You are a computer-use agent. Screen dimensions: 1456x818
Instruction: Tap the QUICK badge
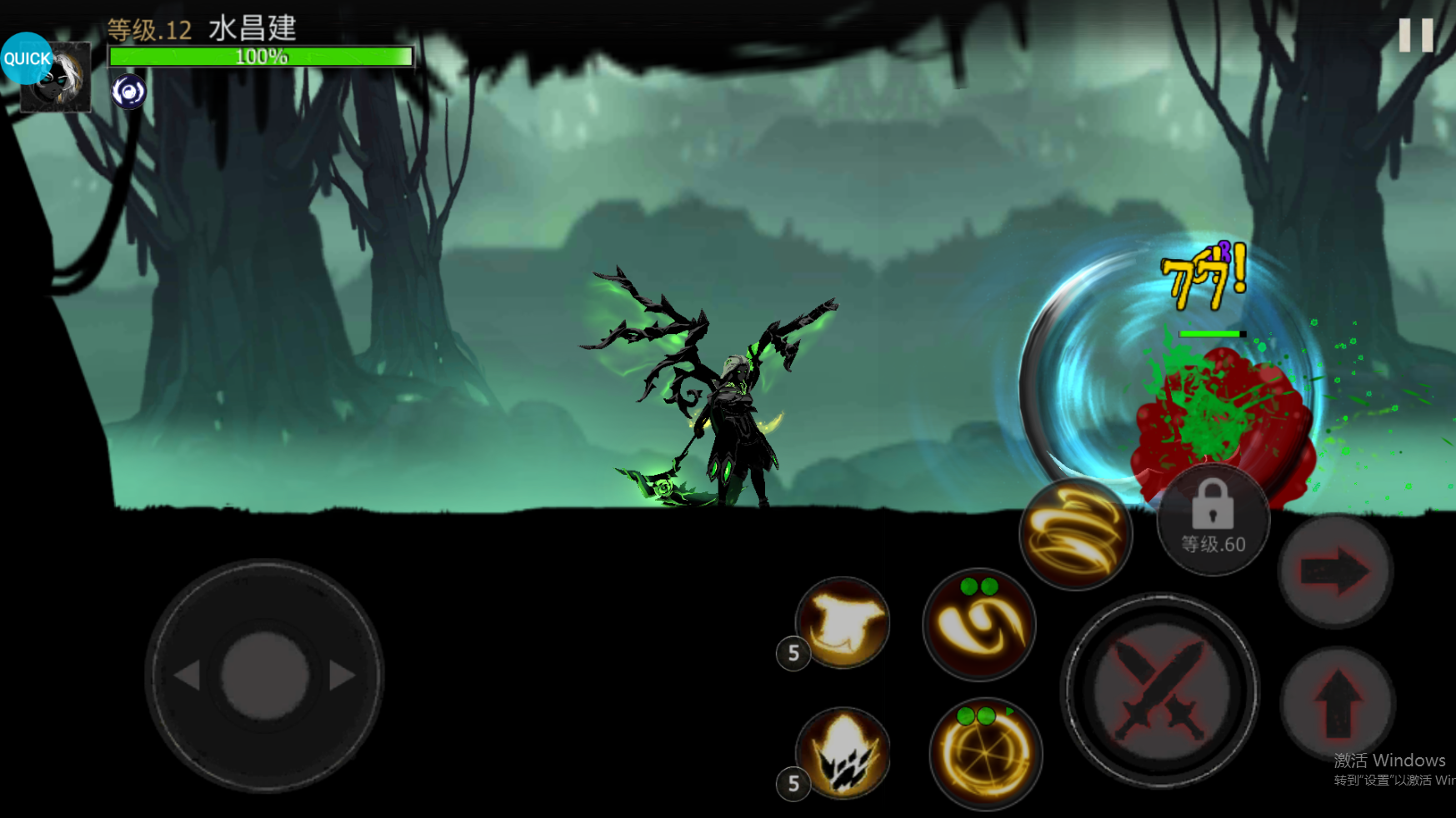[x=27, y=58]
